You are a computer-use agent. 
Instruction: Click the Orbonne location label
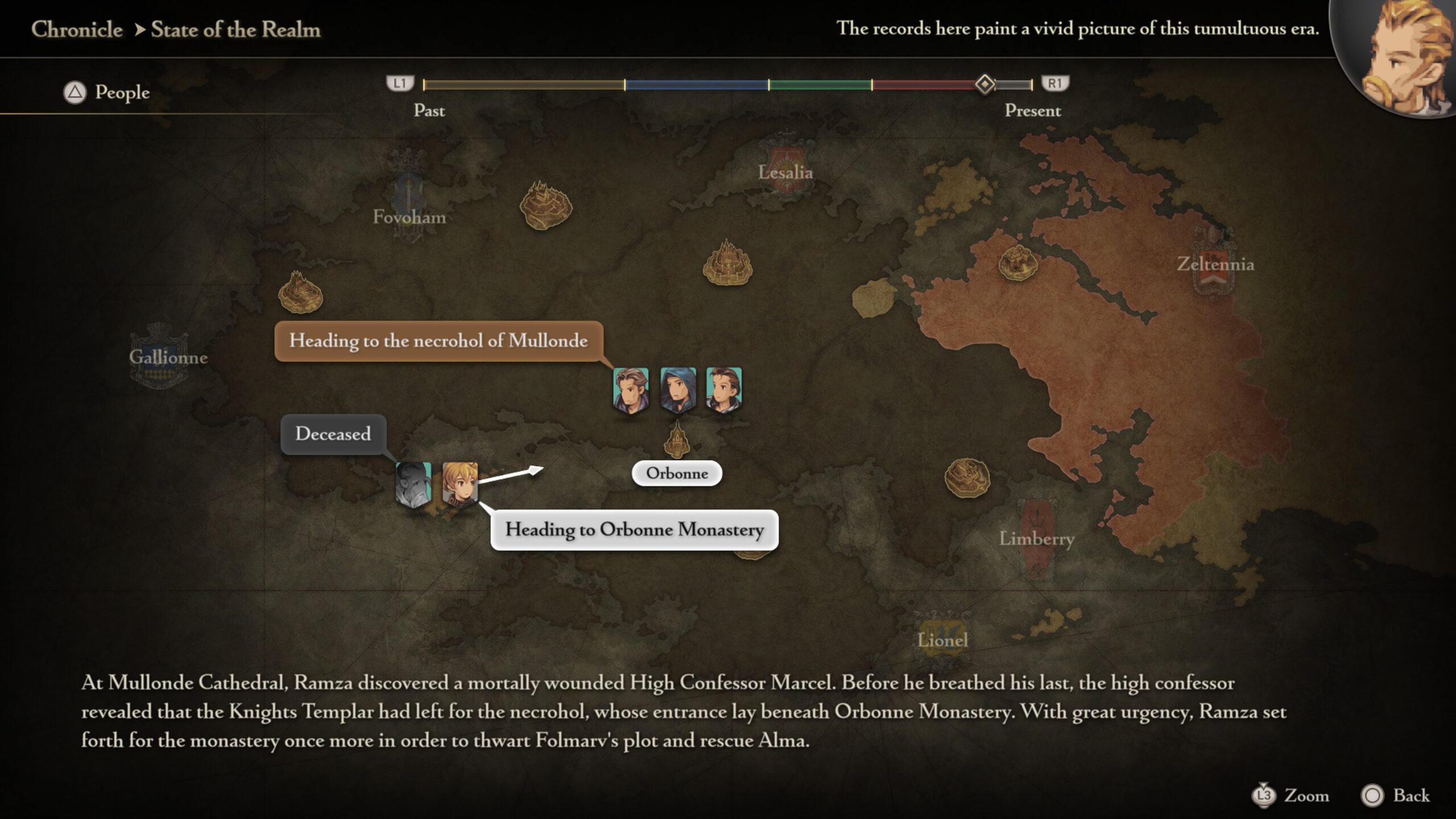coord(677,473)
